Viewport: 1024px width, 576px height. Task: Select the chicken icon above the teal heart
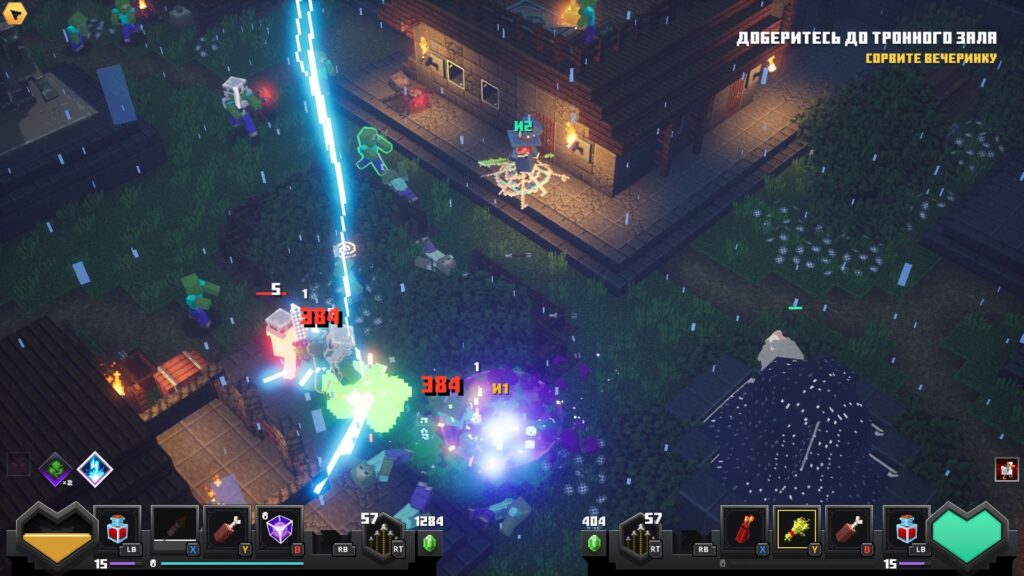(1006, 469)
